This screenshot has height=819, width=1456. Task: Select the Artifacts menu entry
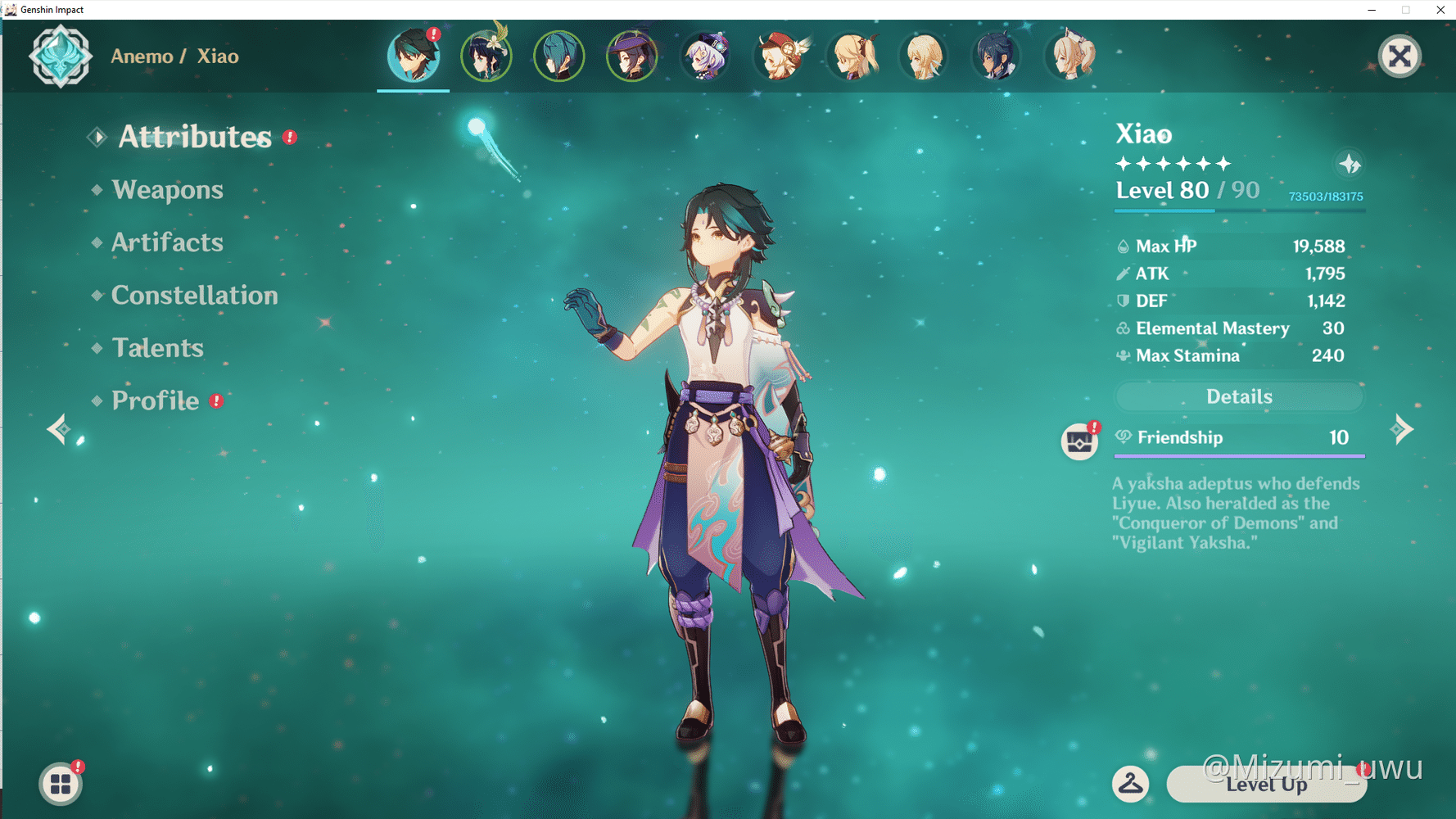[167, 242]
